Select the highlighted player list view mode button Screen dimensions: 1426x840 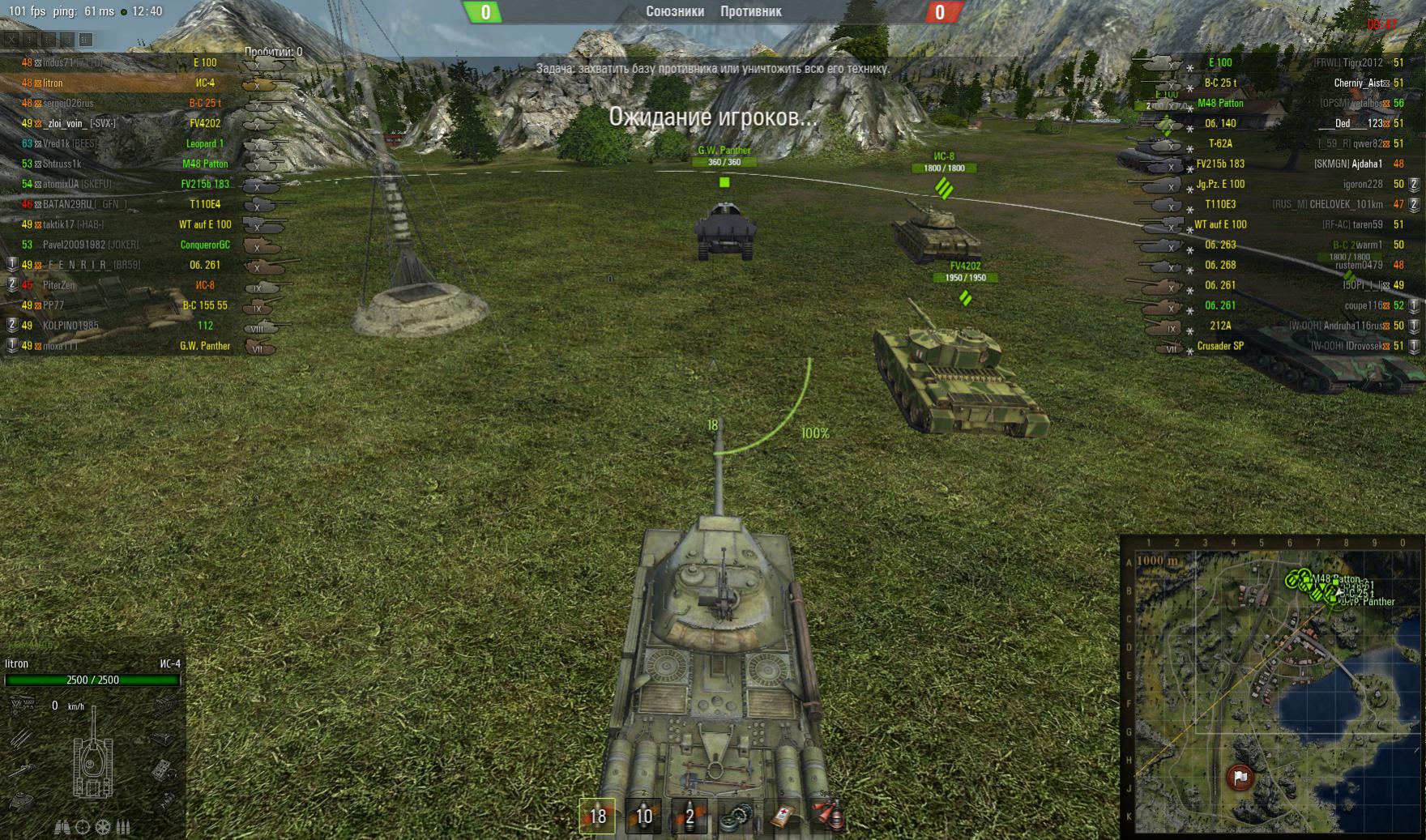click(86, 39)
